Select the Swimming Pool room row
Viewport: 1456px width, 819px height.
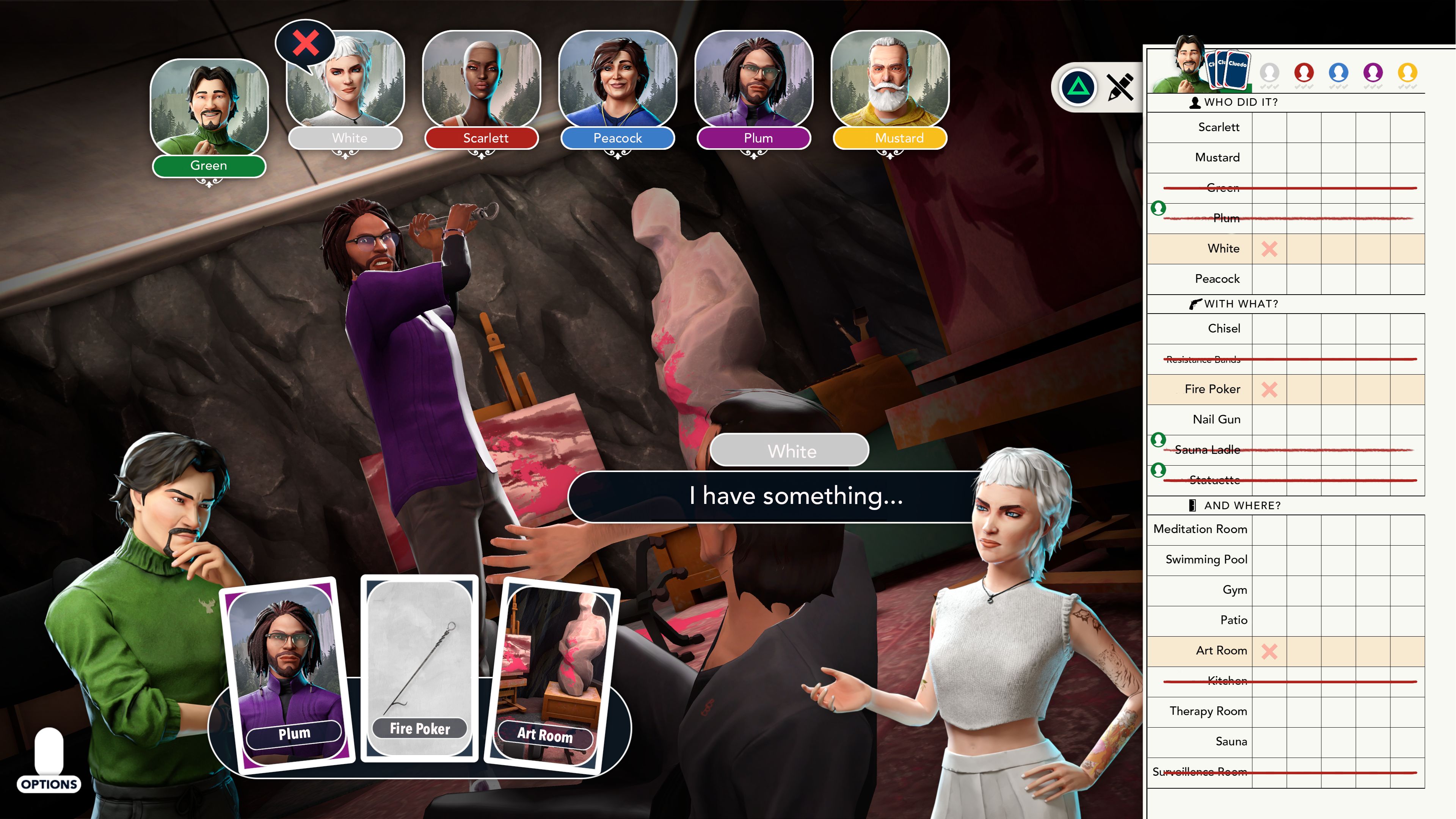pyautogui.click(x=1206, y=560)
